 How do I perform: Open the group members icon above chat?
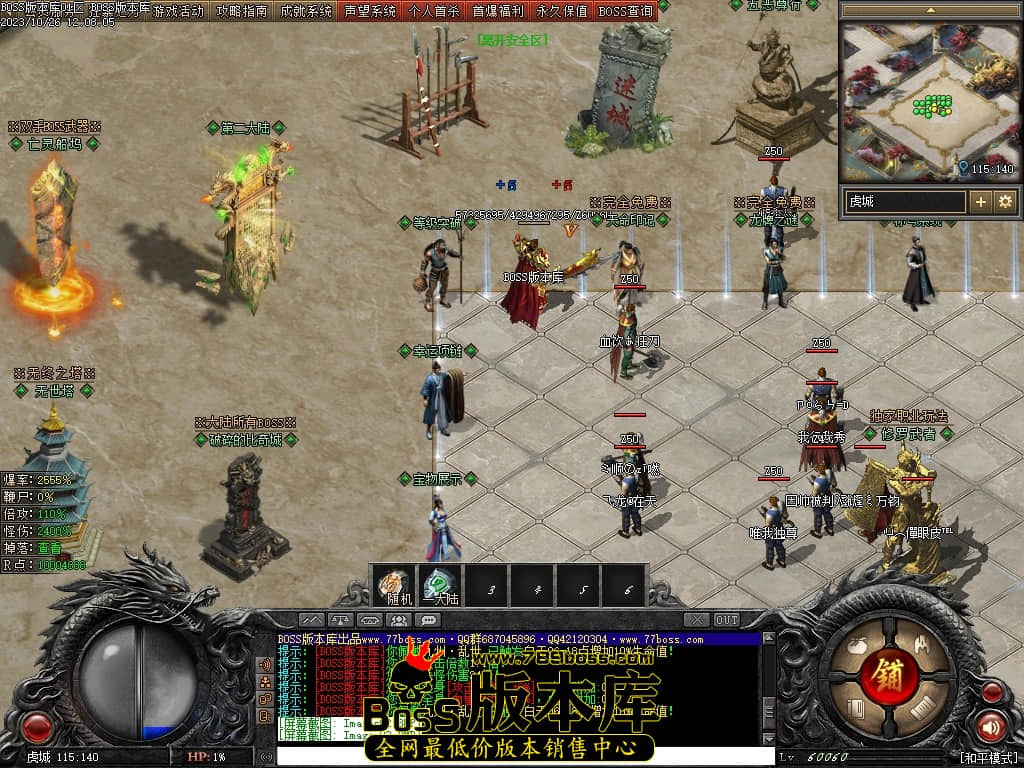coord(400,620)
